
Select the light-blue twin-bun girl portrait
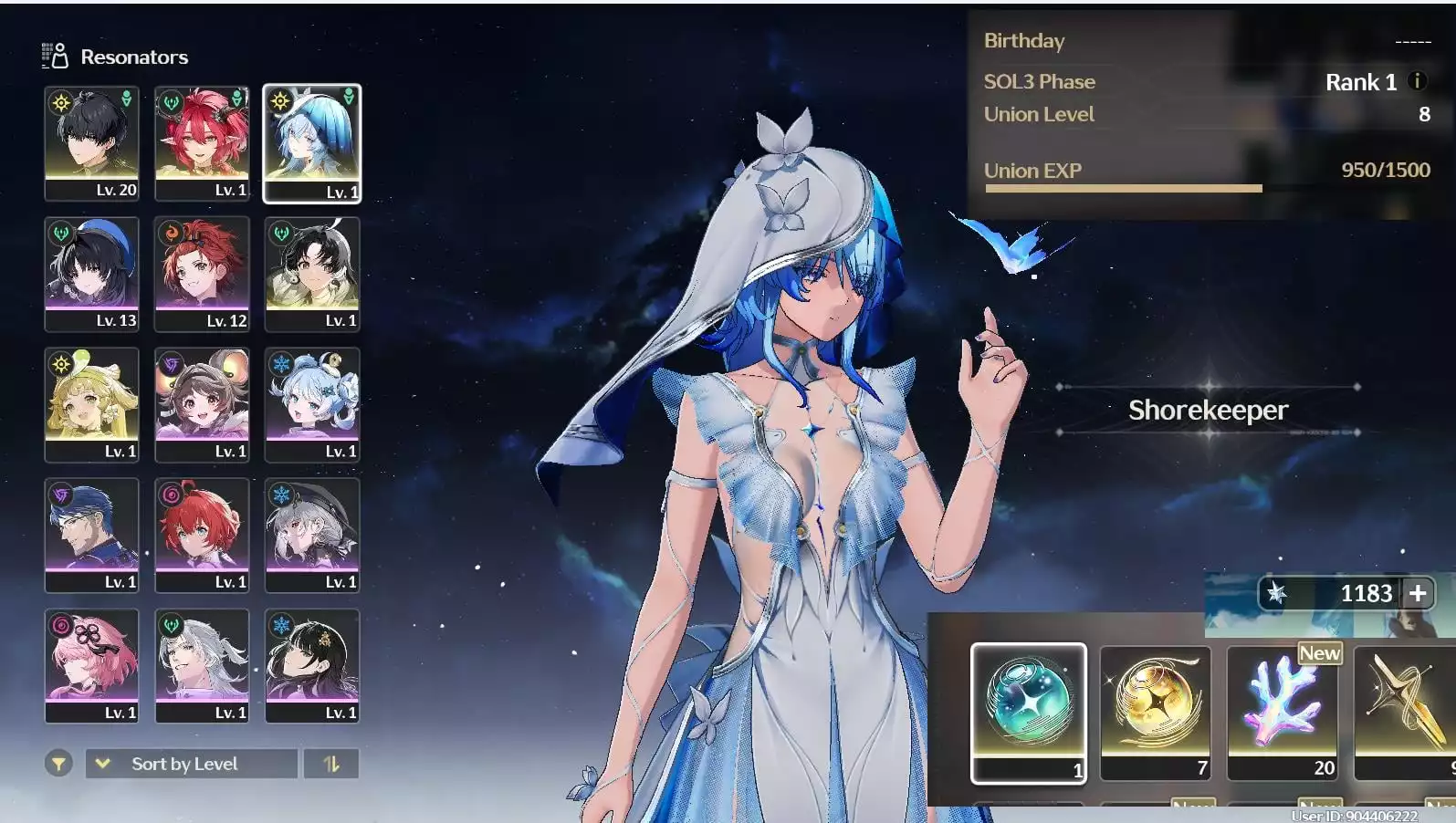coord(312,404)
